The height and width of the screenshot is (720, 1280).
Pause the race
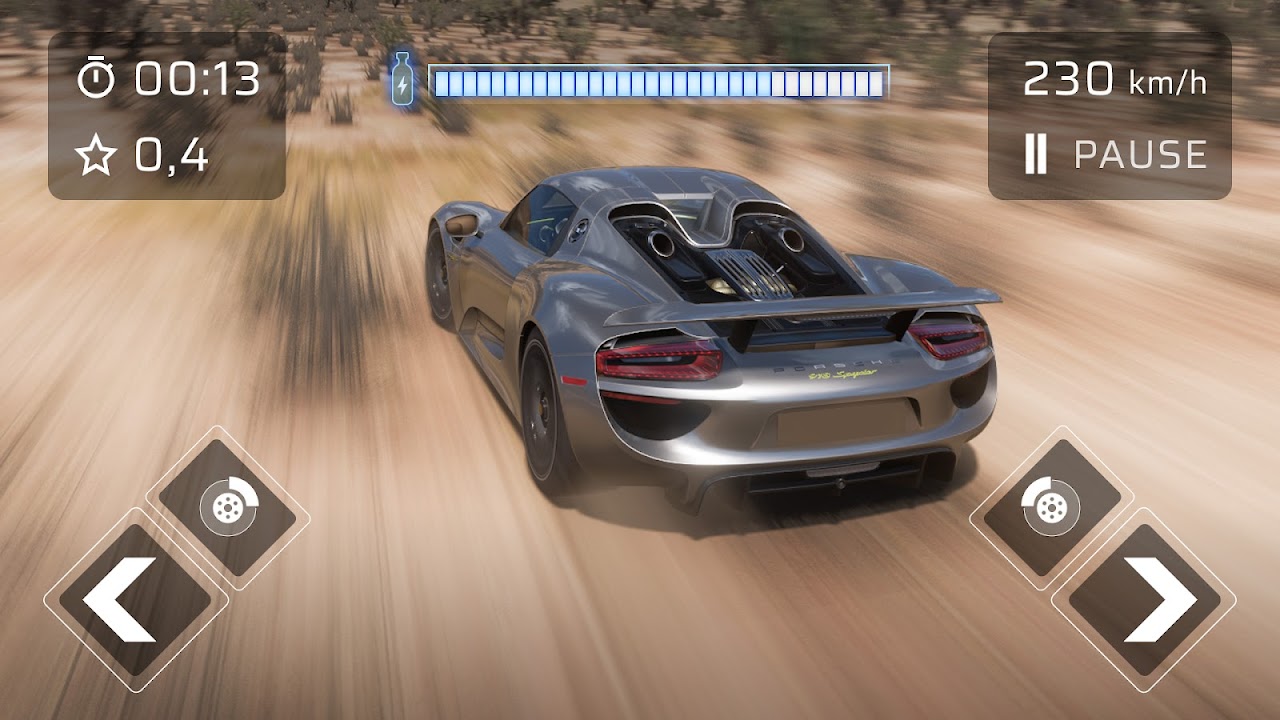[x=1115, y=155]
